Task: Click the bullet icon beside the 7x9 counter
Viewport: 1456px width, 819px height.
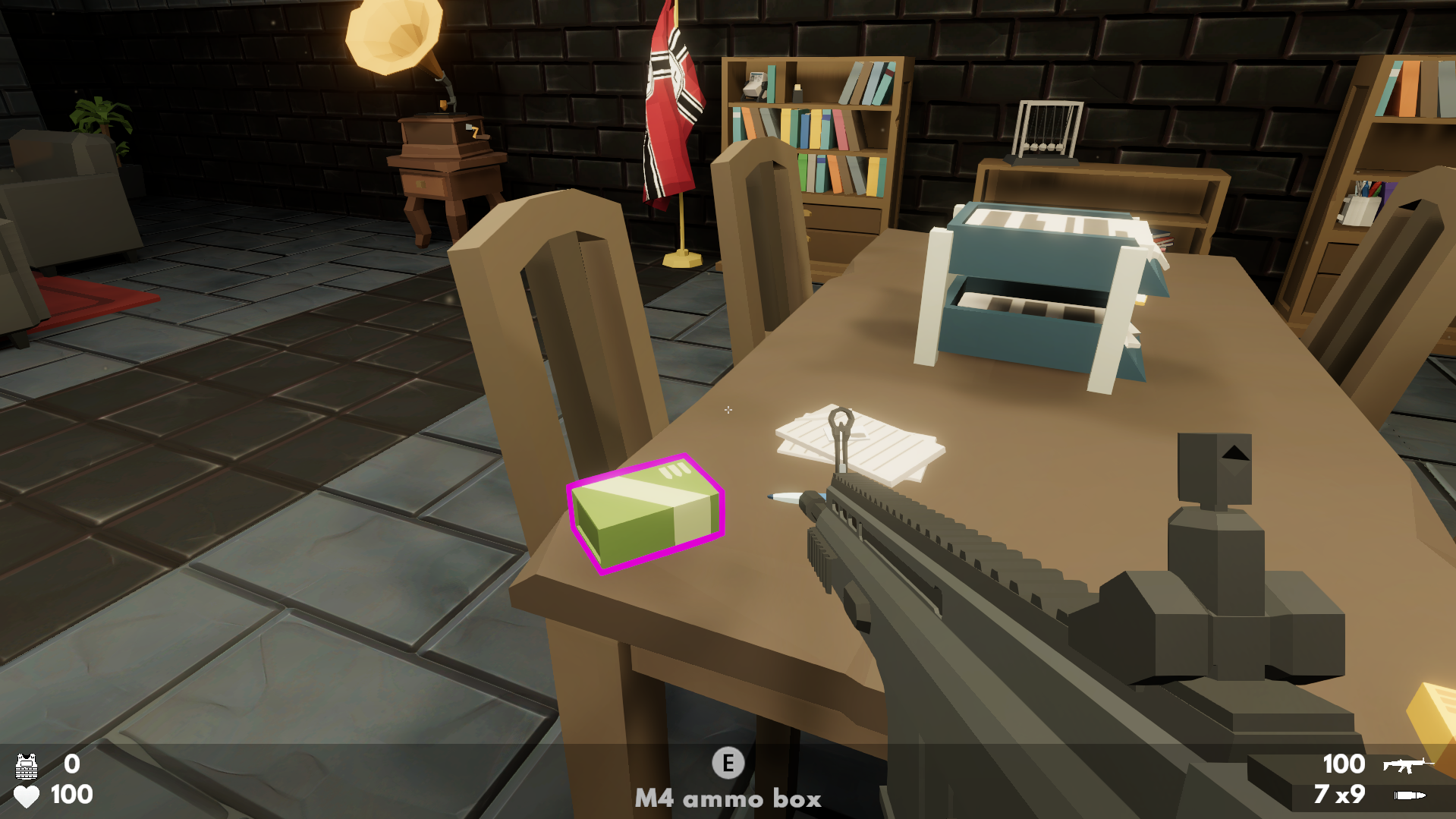Action: tap(1411, 795)
